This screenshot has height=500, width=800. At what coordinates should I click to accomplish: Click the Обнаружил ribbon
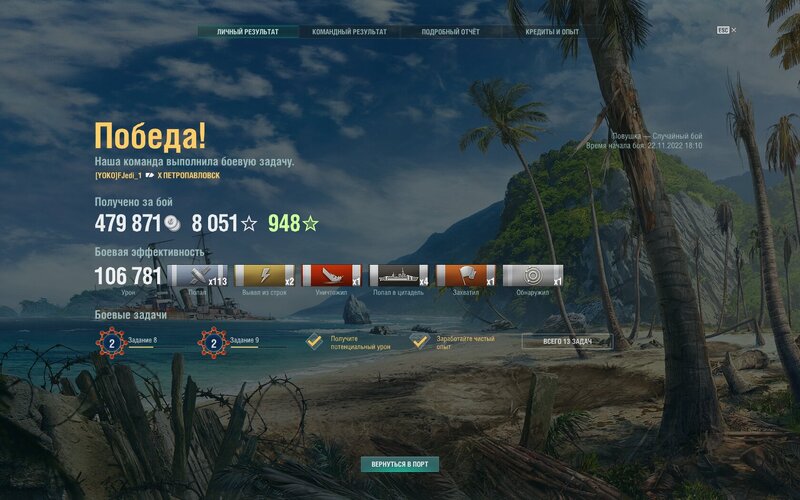[x=533, y=276]
